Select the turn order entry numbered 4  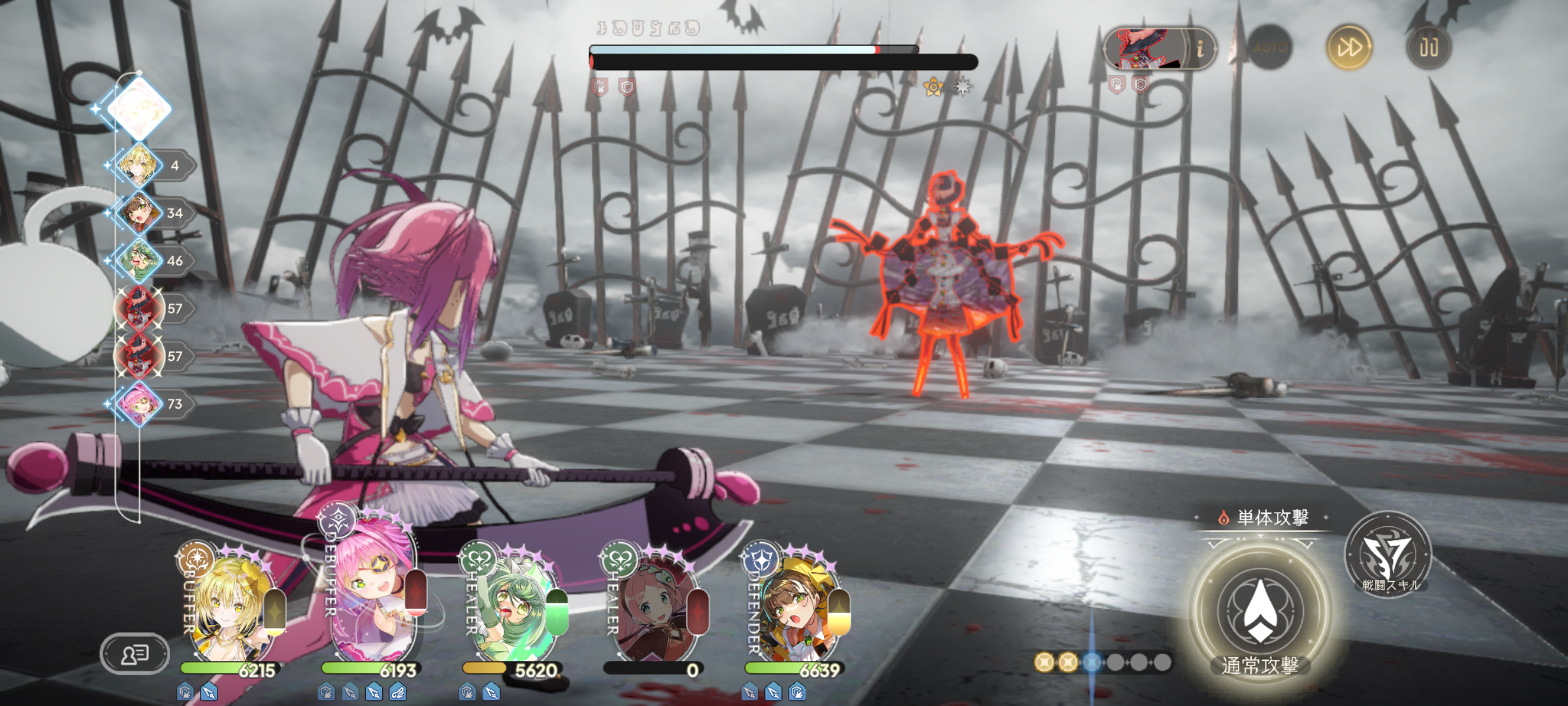click(139, 165)
